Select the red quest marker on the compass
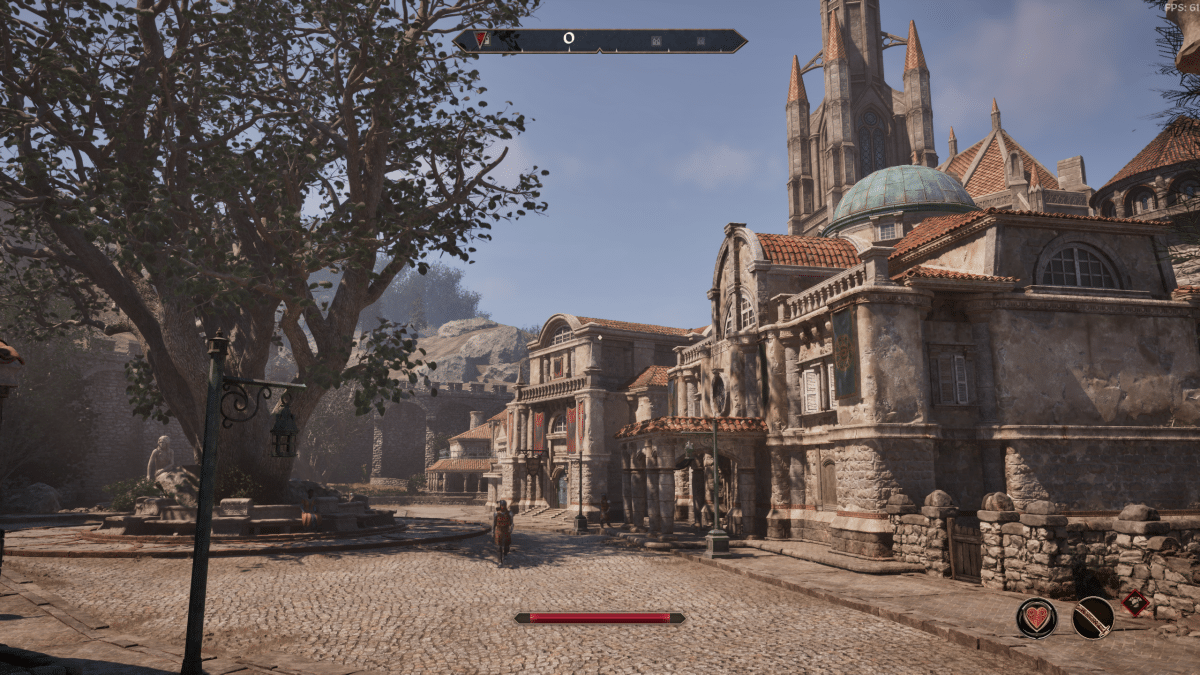Screen dimensions: 1200x675 pos(481,39)
